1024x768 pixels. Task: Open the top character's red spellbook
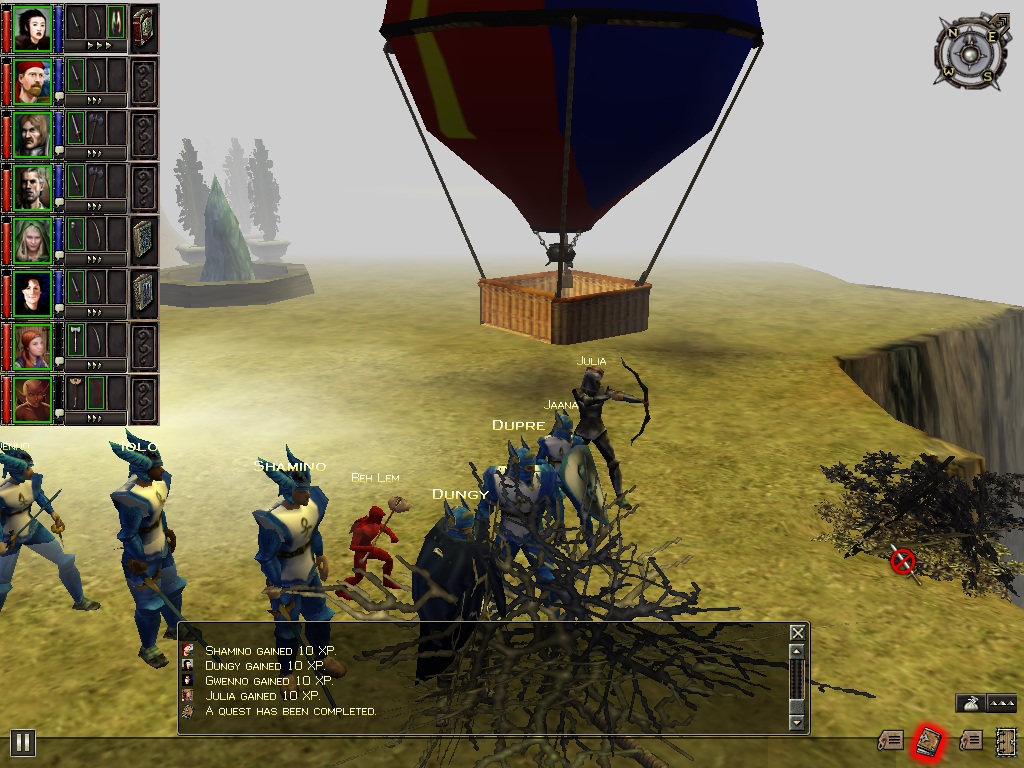coord(144,28)
